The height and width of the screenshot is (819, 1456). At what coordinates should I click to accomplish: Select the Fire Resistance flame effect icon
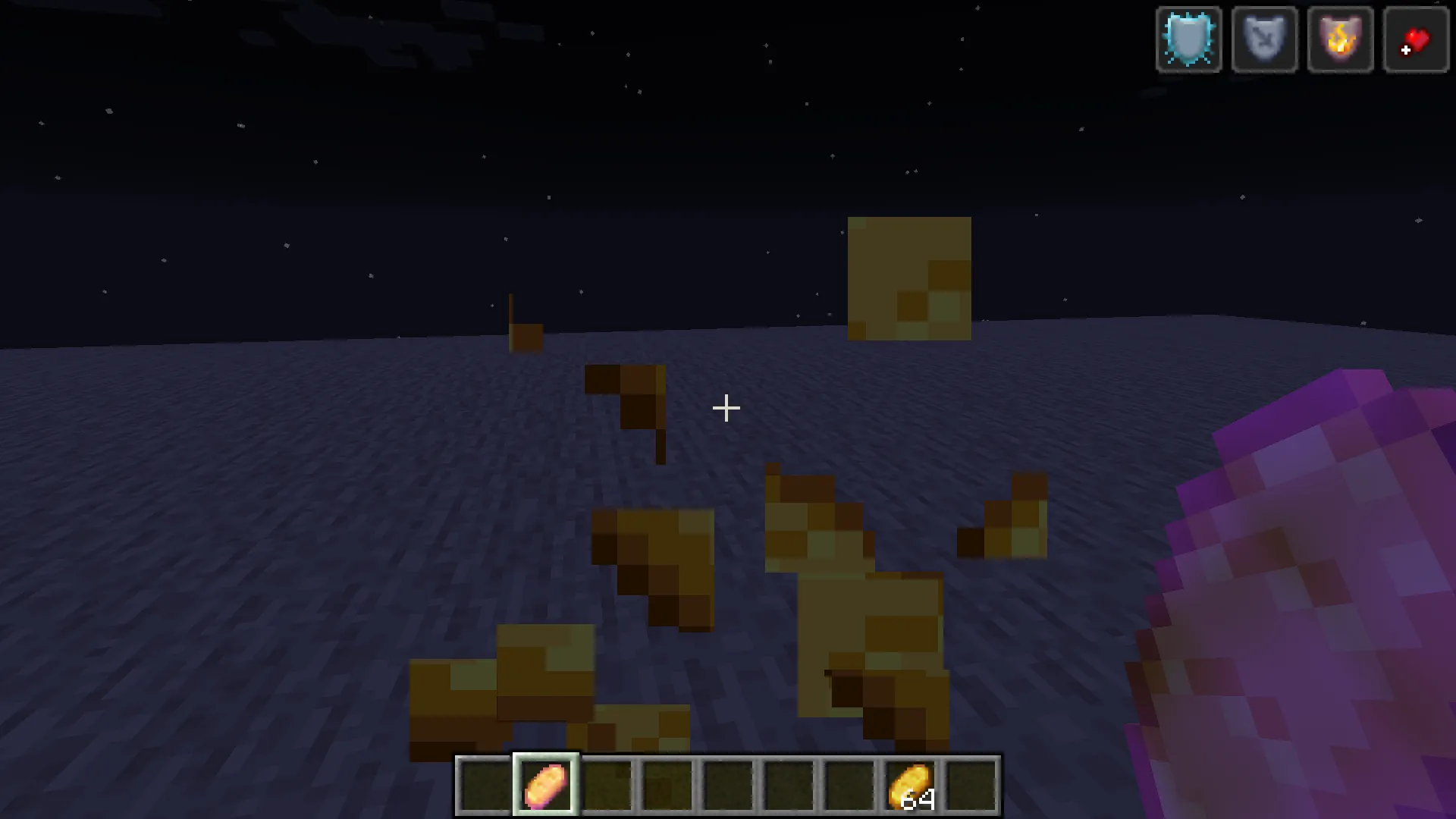click(x=1340, y=39)
